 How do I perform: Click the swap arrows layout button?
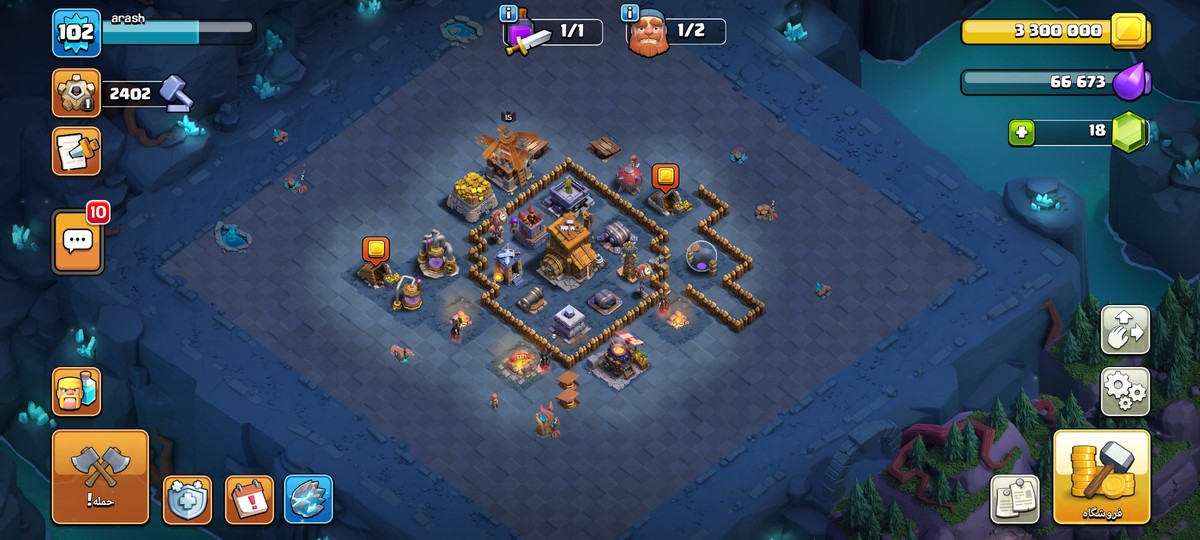coord(1125,330)
